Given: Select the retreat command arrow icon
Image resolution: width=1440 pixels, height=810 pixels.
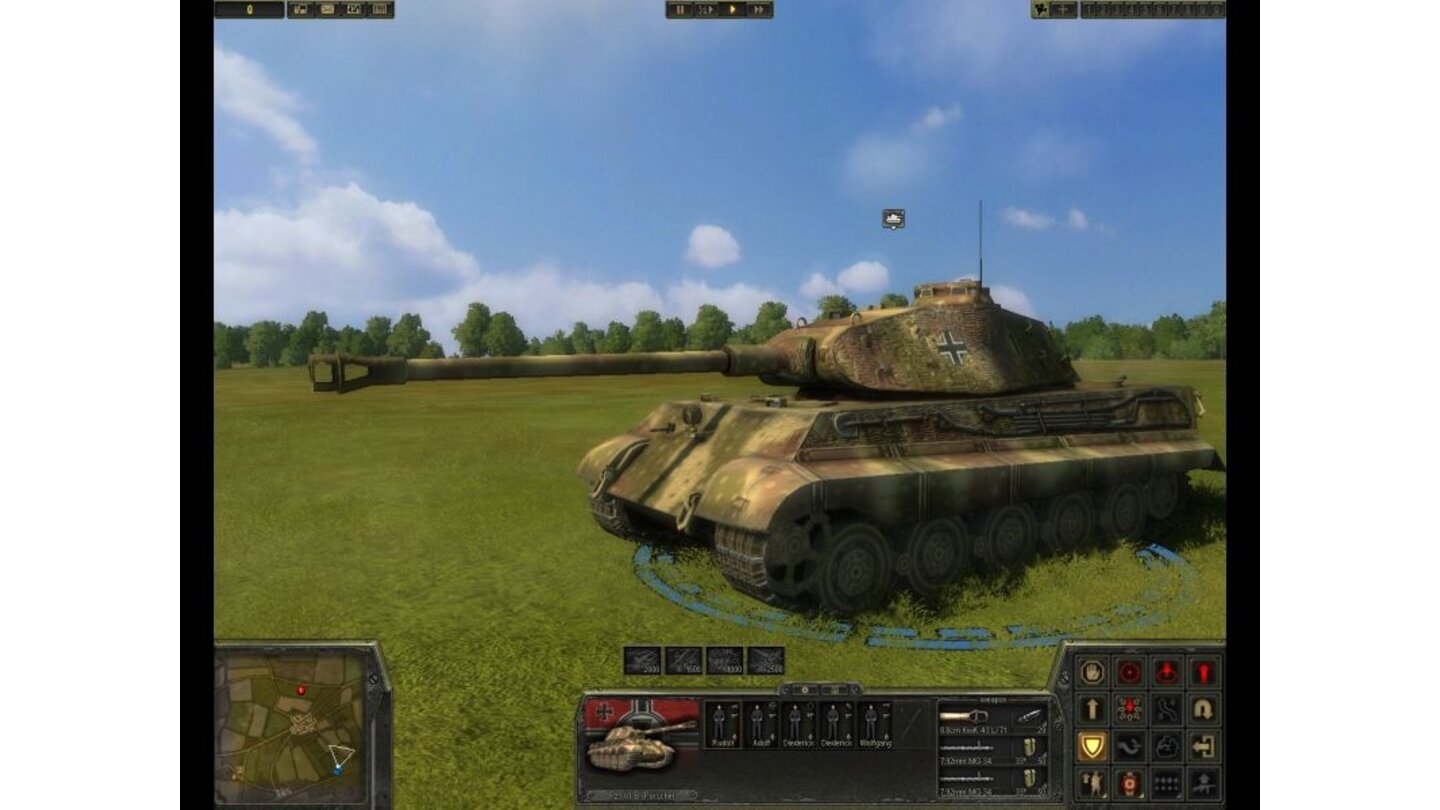Looking at the screenshot, I should [1203, 707].
